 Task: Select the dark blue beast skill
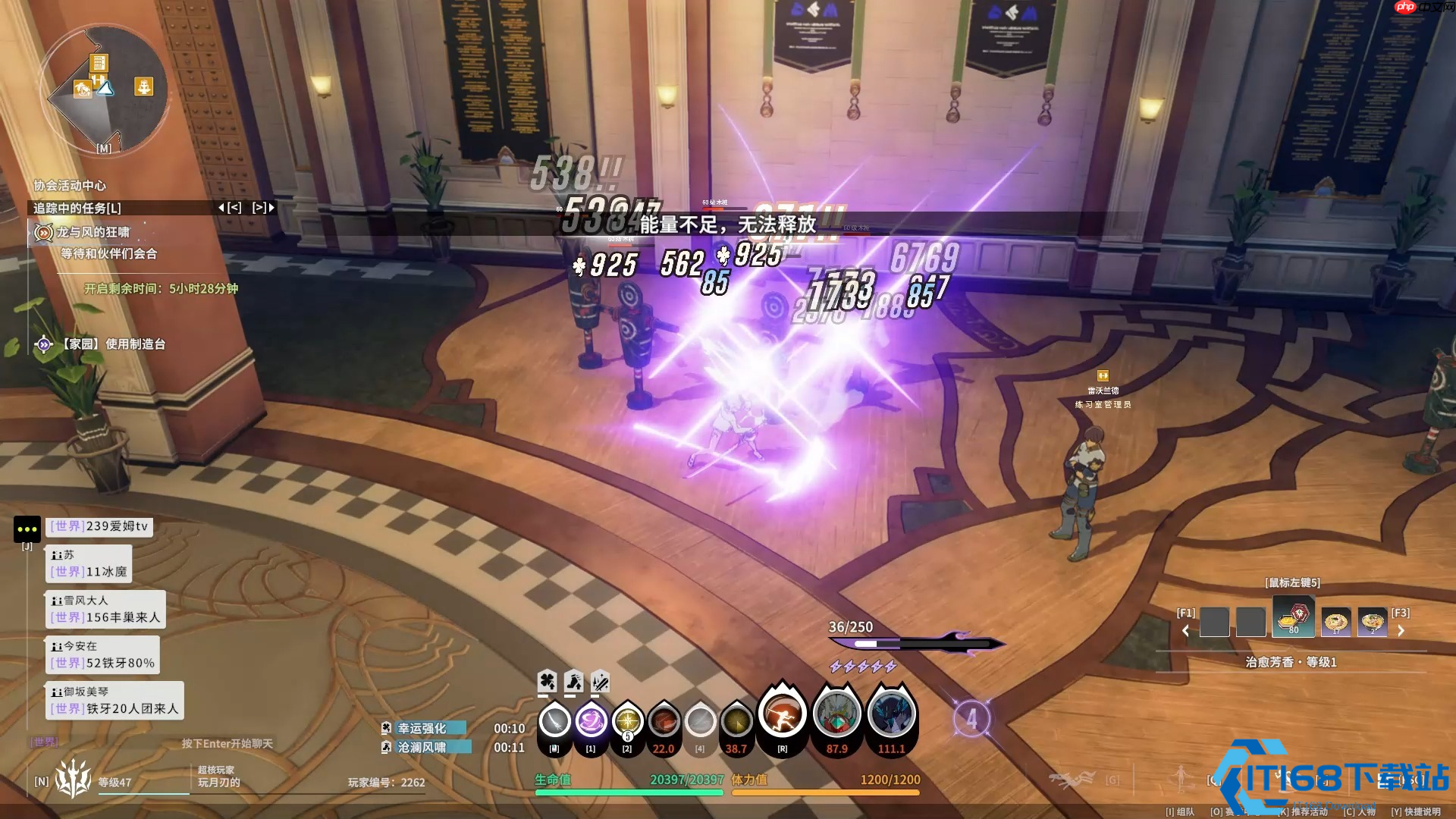point(891,716)
